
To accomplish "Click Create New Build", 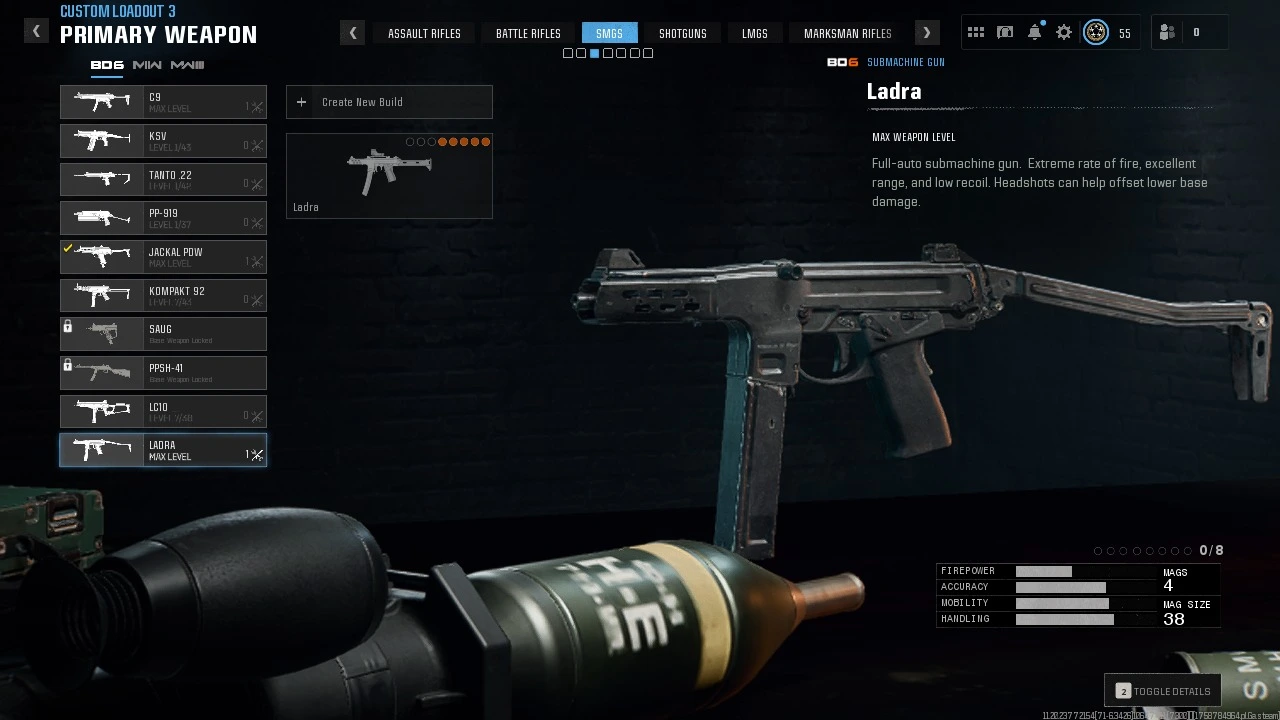I will point(389,102).
